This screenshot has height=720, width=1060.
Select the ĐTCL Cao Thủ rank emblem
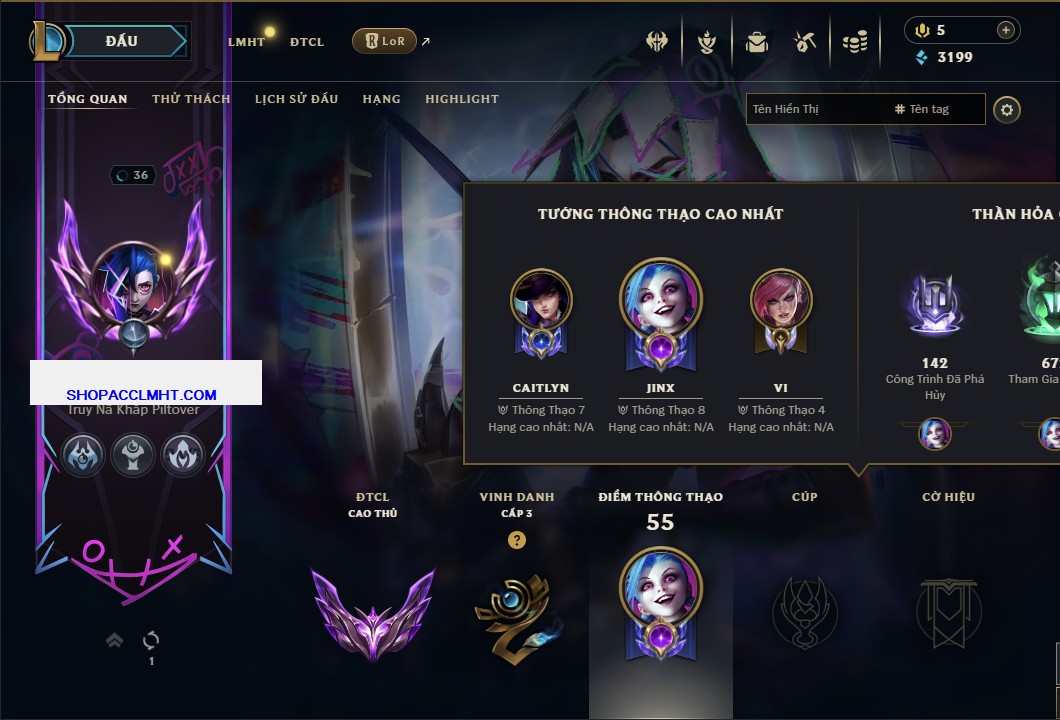pos(372,610)
